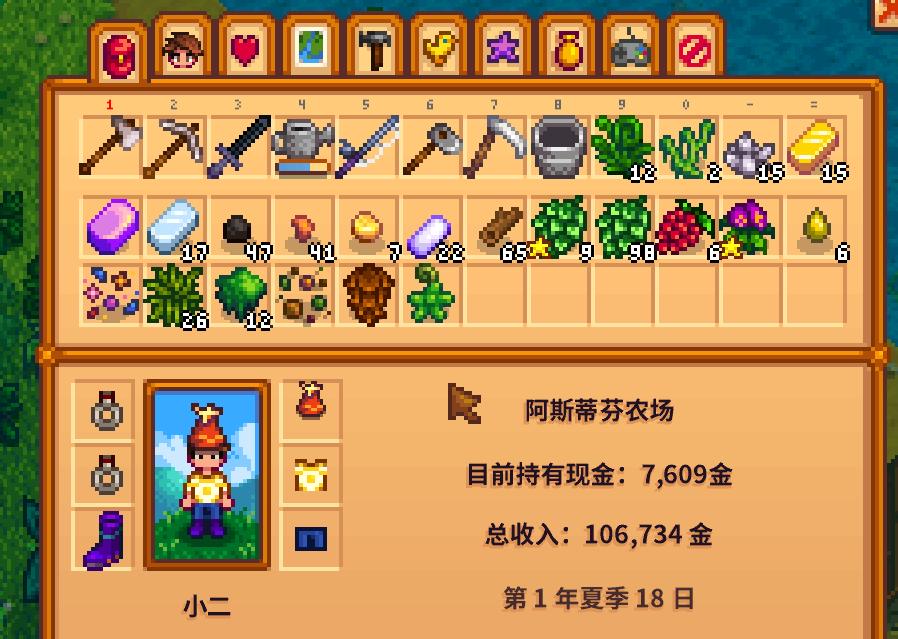Screen dimensions: 898x639
Task: Select the coal stack of 47
Action: point(238,228)
